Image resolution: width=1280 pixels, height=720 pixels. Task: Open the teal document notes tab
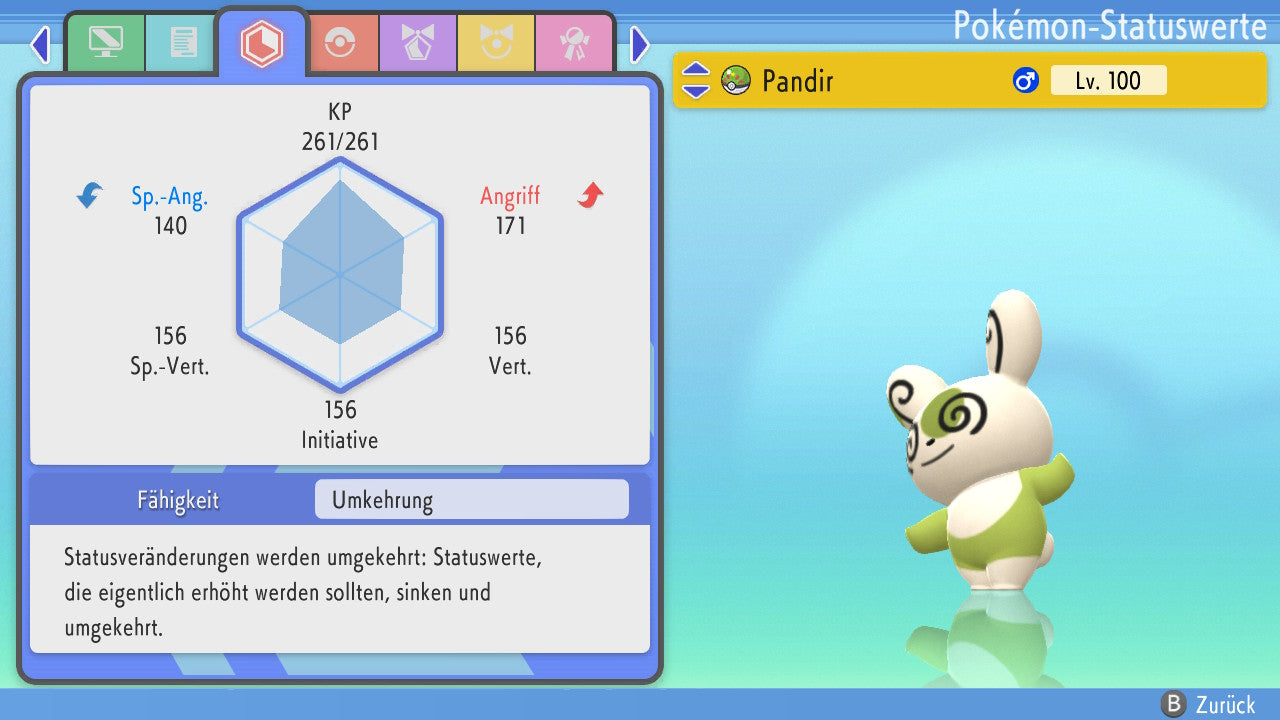[x=183, y=42]
